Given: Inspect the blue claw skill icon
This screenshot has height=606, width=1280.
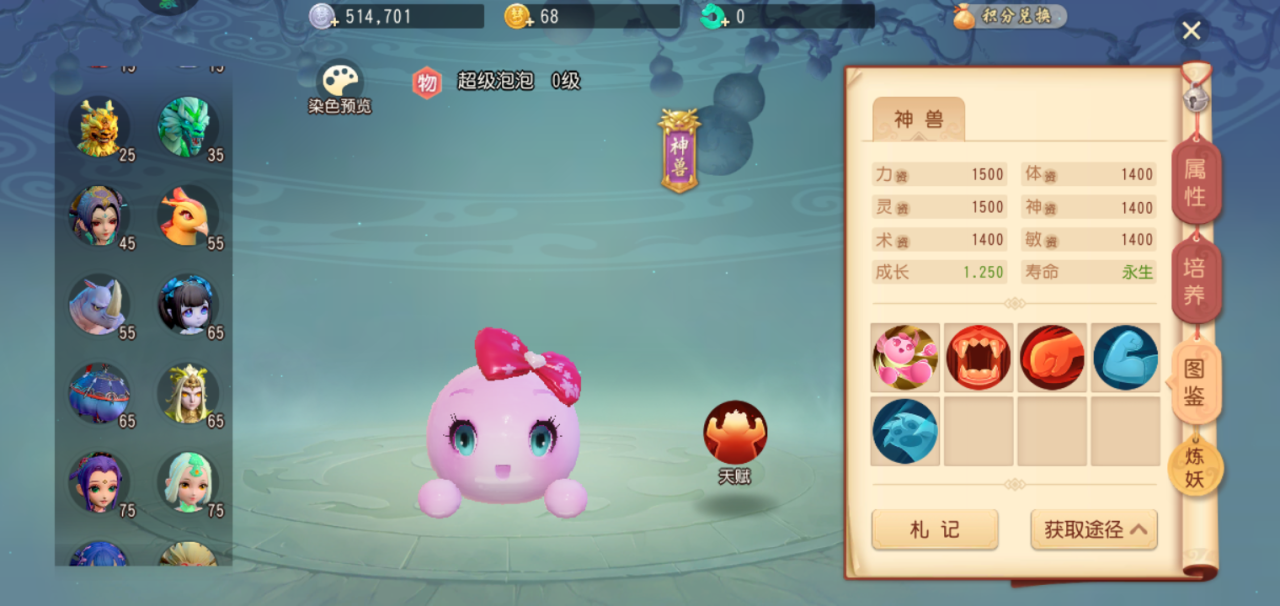Looking at the screenshot, I should tap(905, 431).
